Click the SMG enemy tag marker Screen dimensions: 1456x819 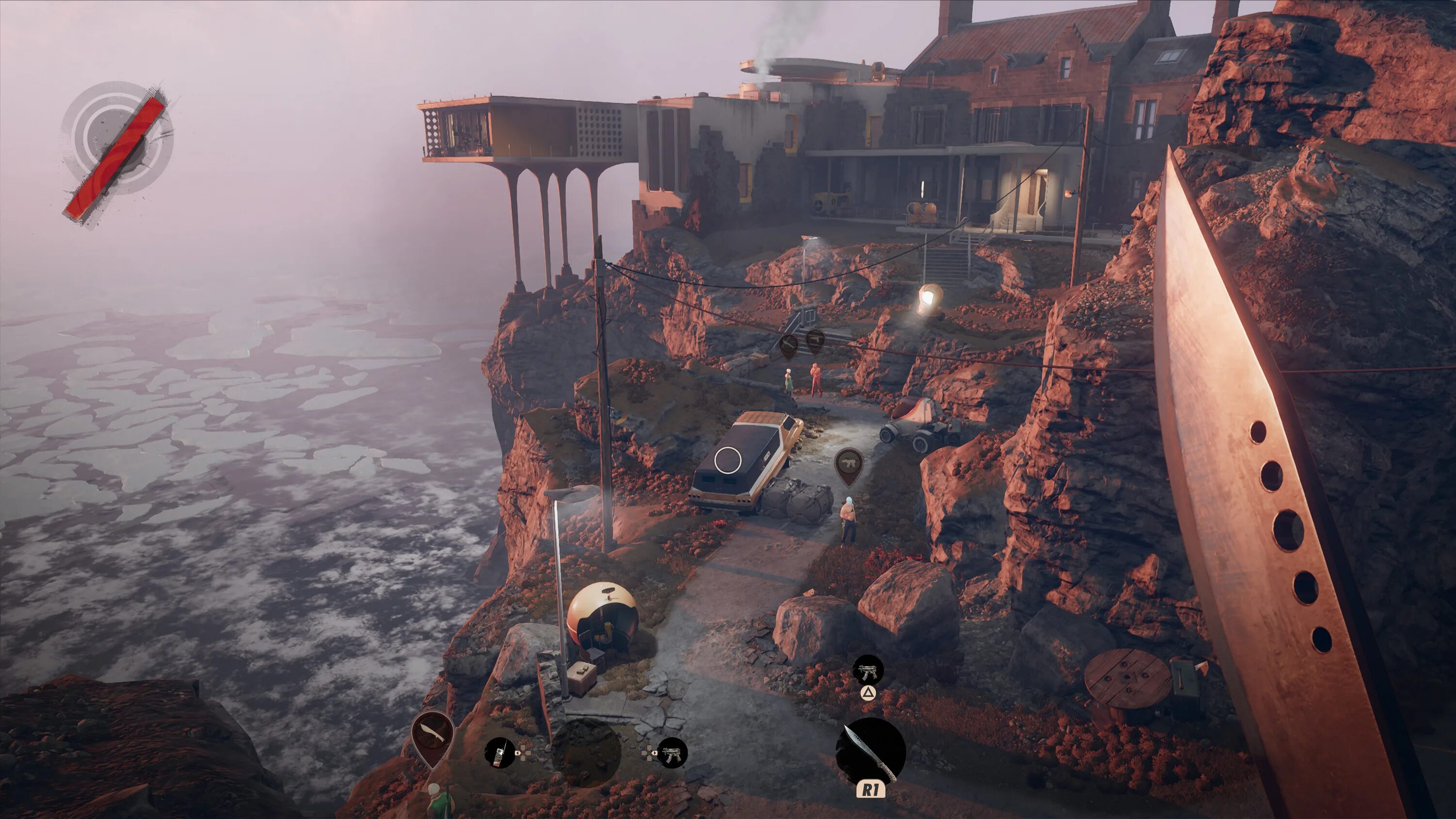tap(848, 463)
